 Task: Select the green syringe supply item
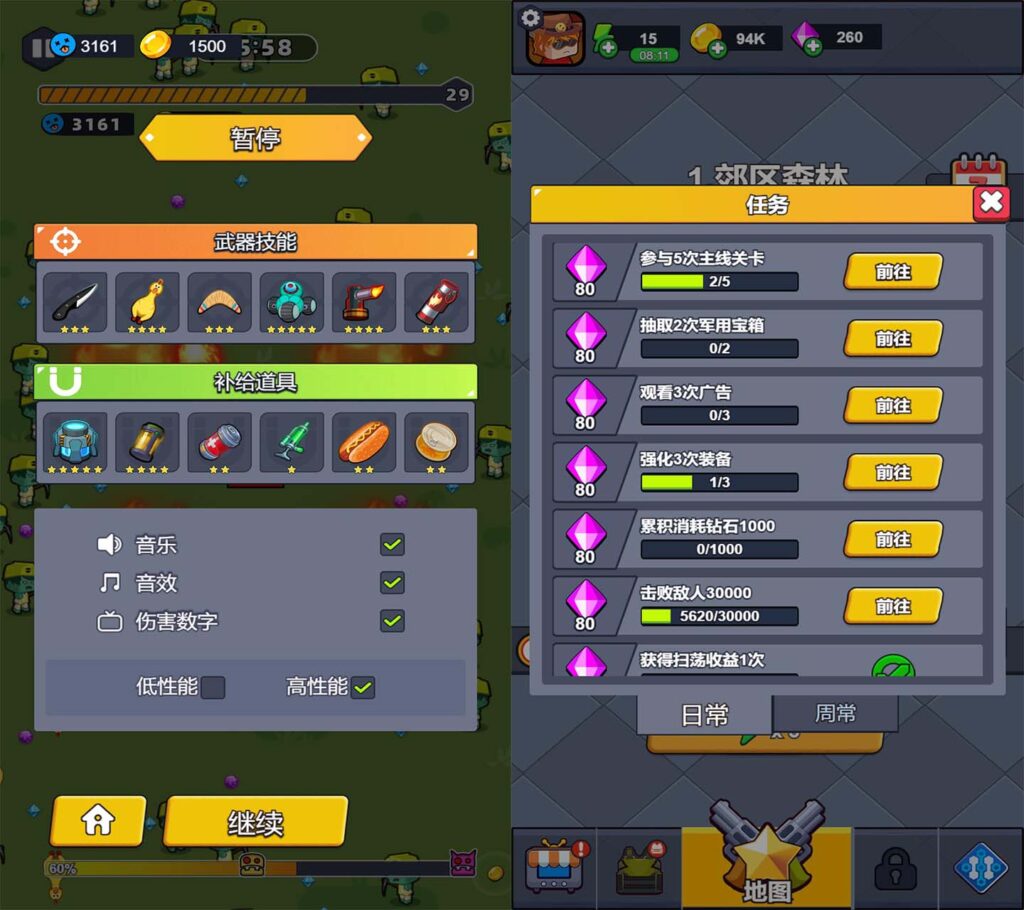coord(291,441)
